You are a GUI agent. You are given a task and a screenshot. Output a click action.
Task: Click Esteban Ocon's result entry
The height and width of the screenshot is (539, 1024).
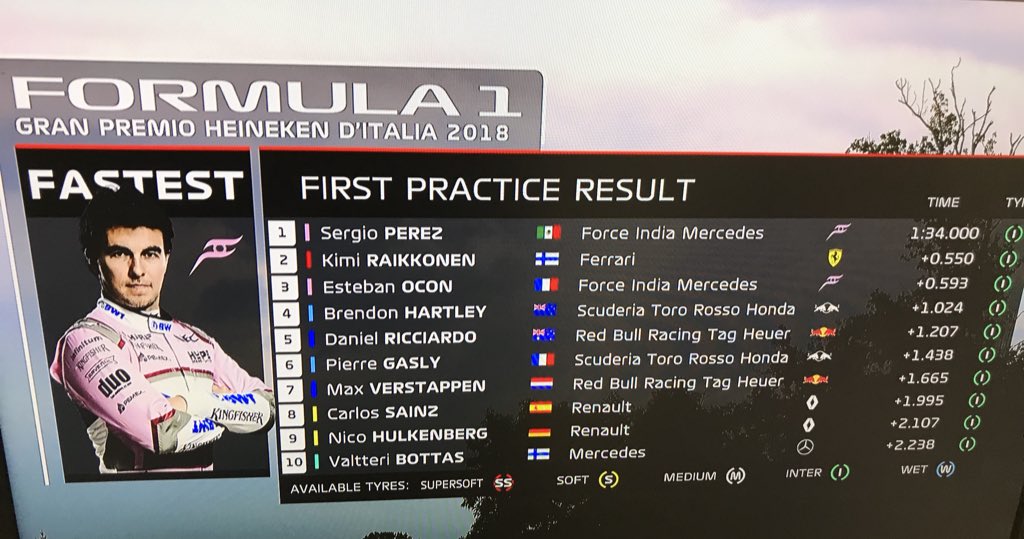(x=386, y=285)
